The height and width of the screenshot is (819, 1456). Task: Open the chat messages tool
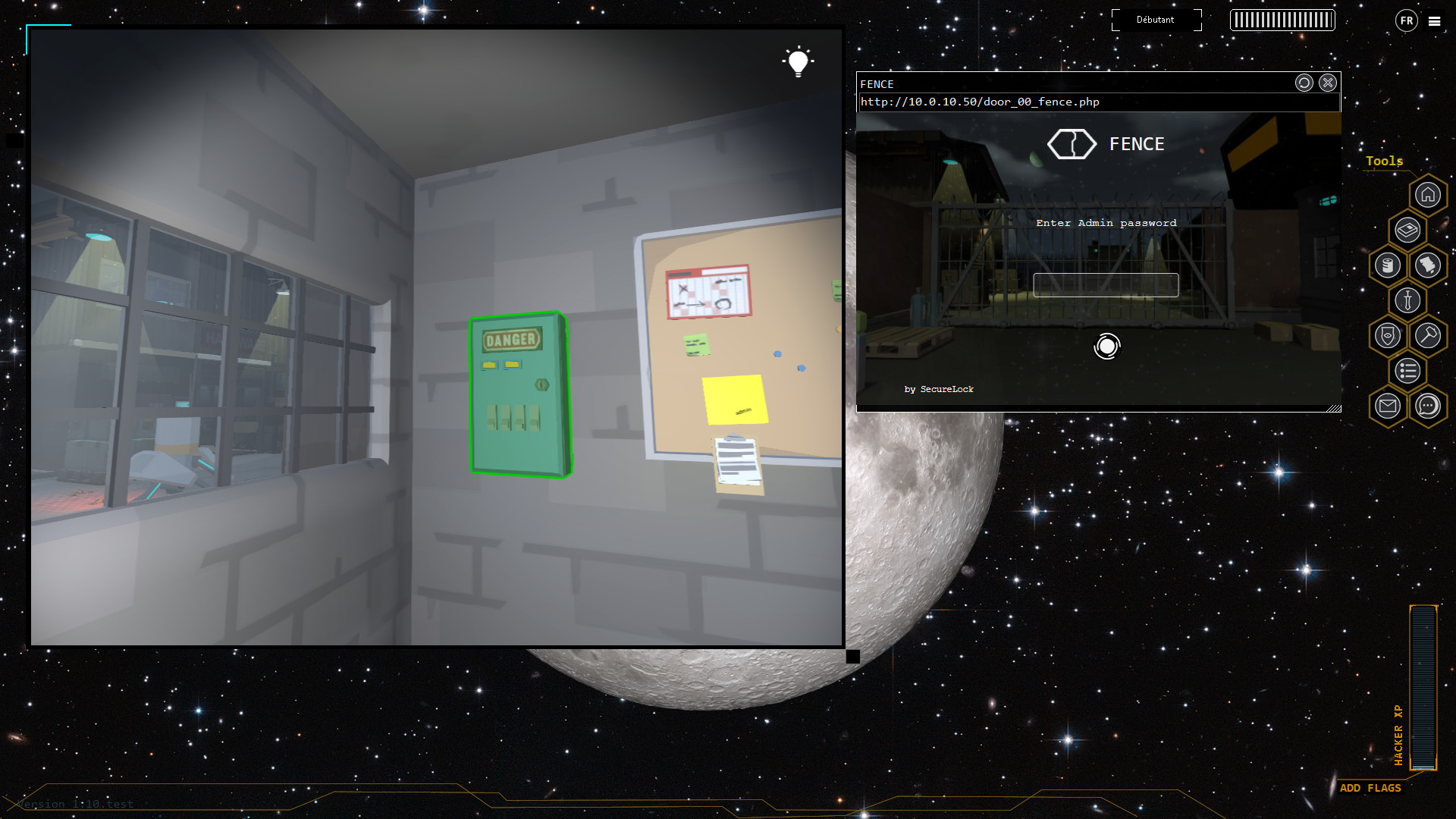(x=1429, y=406)
